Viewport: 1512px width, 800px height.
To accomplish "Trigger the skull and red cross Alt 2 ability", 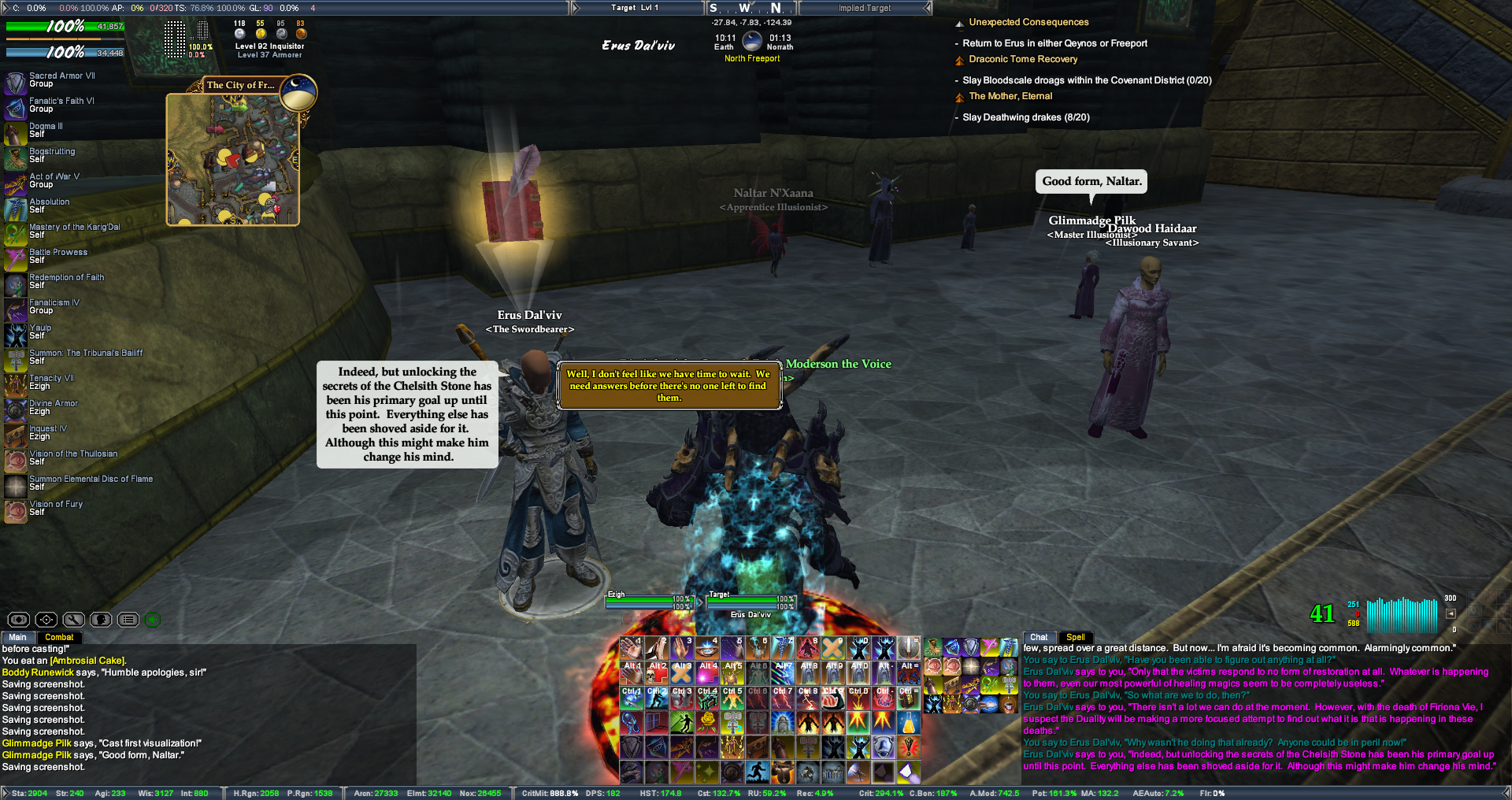I will click(657, 672).
